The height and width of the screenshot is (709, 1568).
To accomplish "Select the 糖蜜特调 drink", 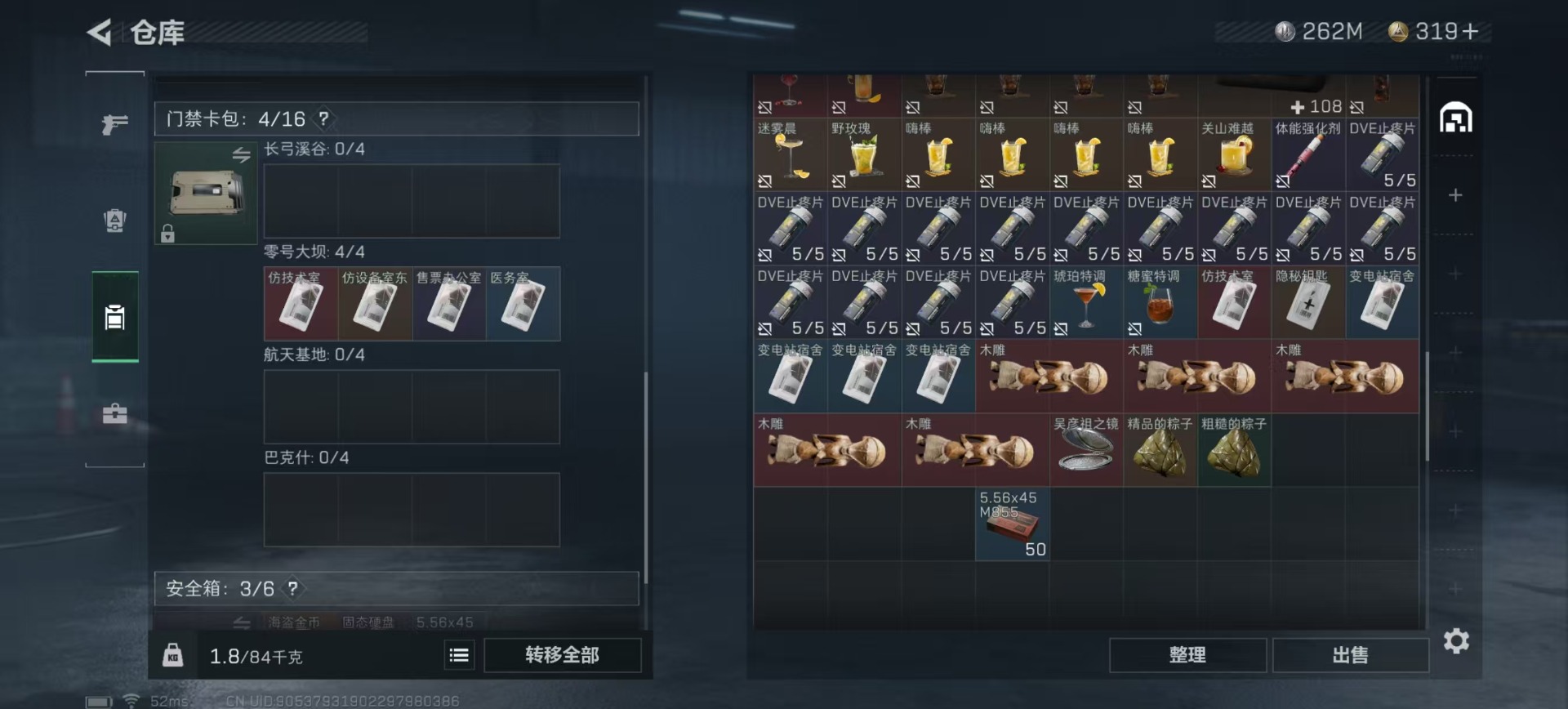I will (1160, 303).
